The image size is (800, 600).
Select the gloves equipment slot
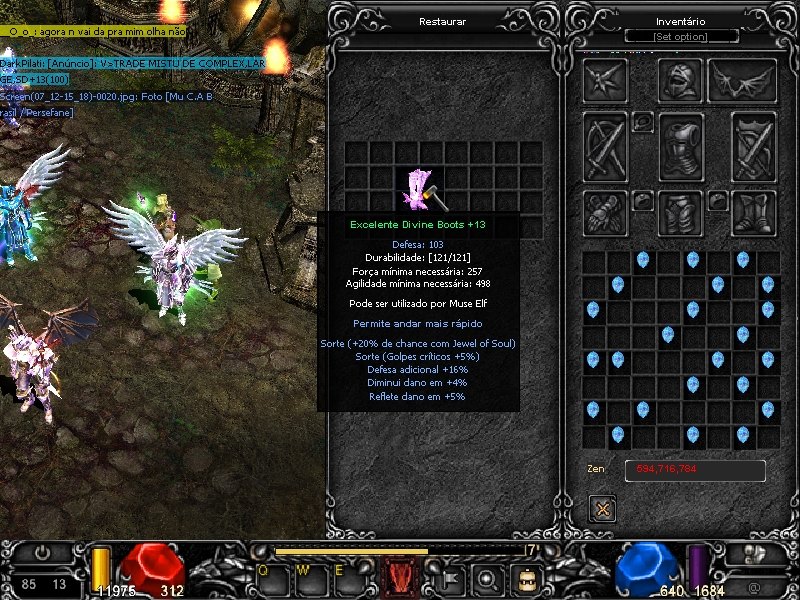pyautogui.click(x=605, y=213)
